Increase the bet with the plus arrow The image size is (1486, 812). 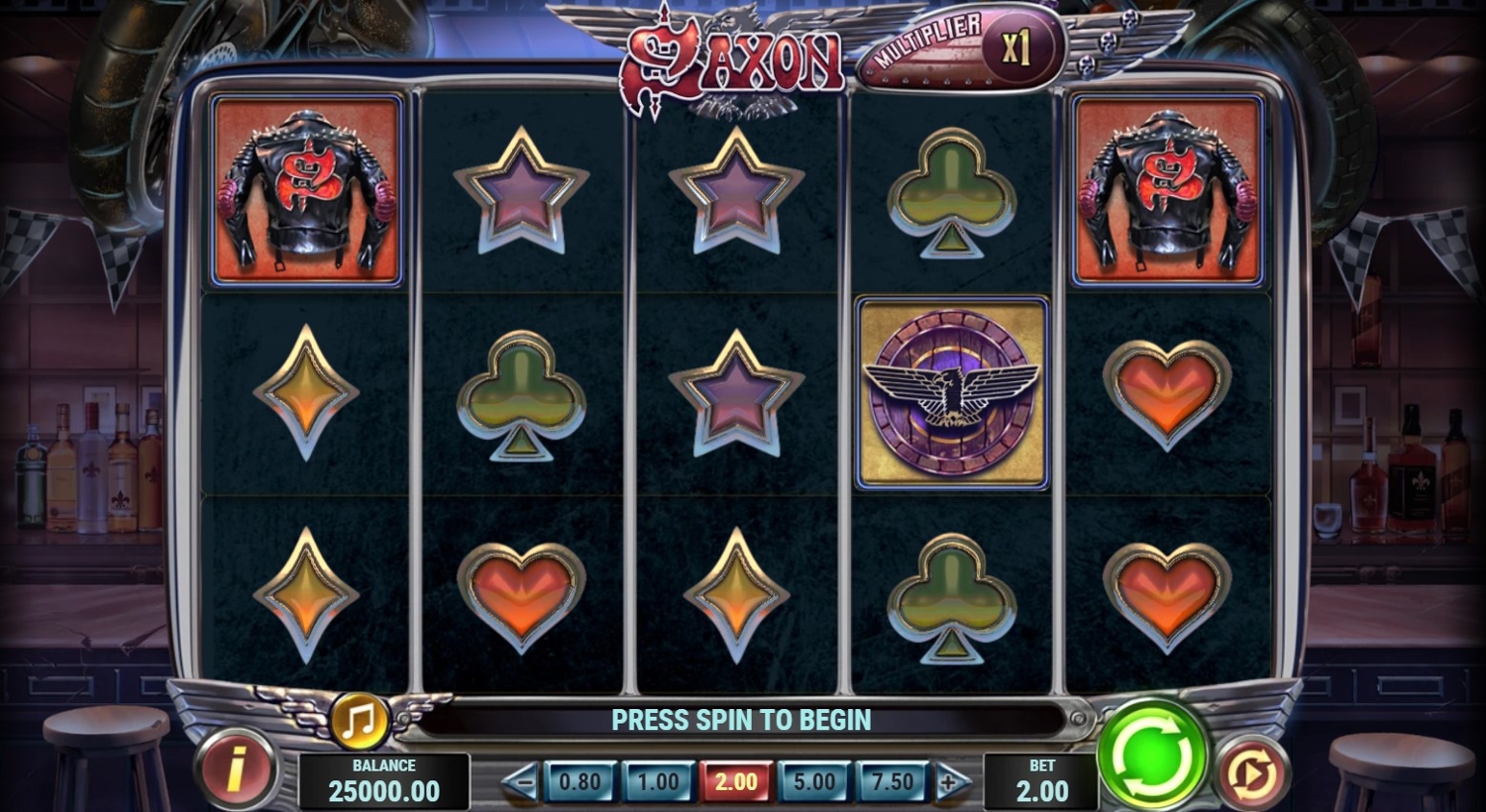pos(951,783)
